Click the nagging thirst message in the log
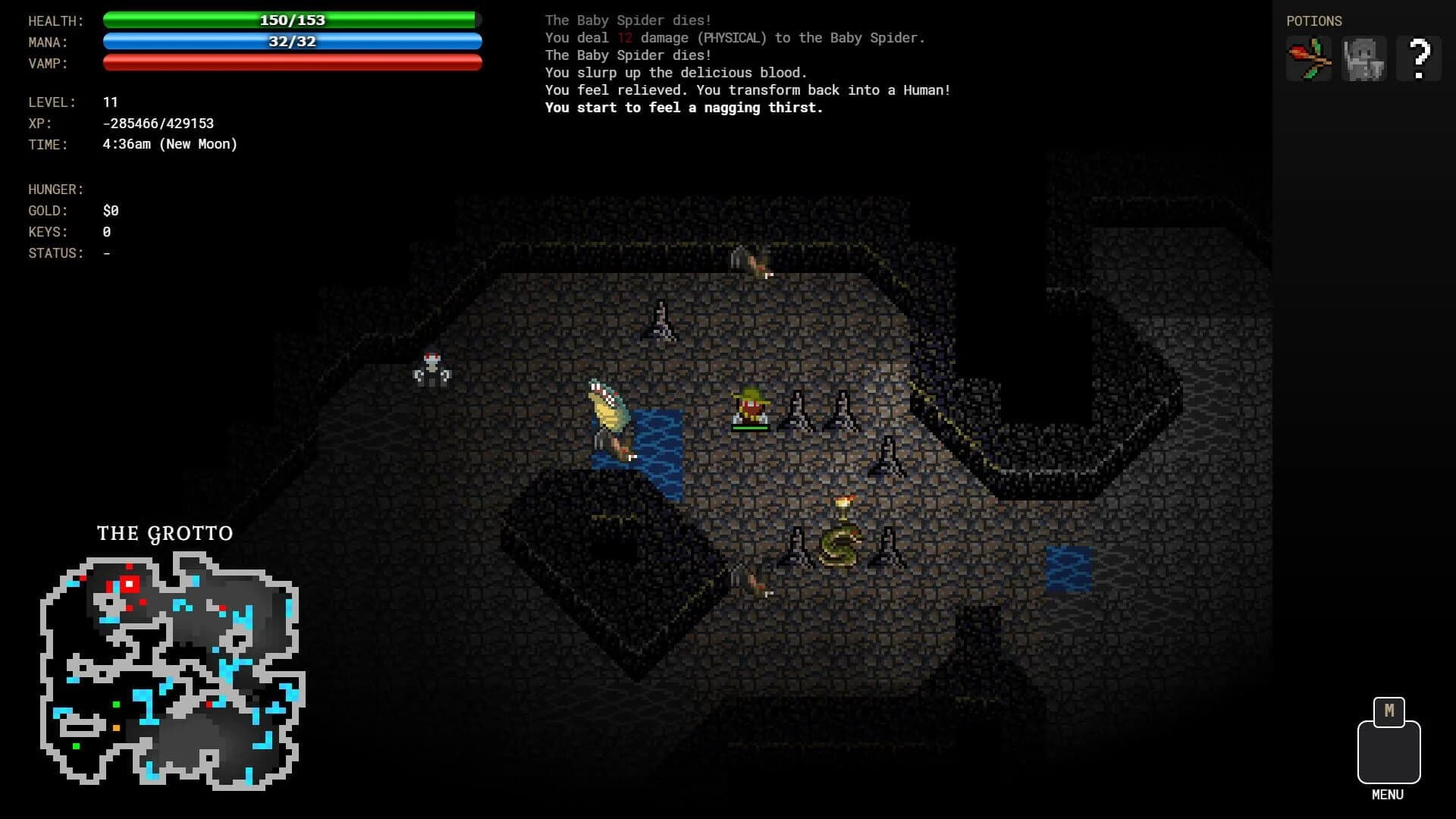The image size is (1456, 819). (682, 107)
